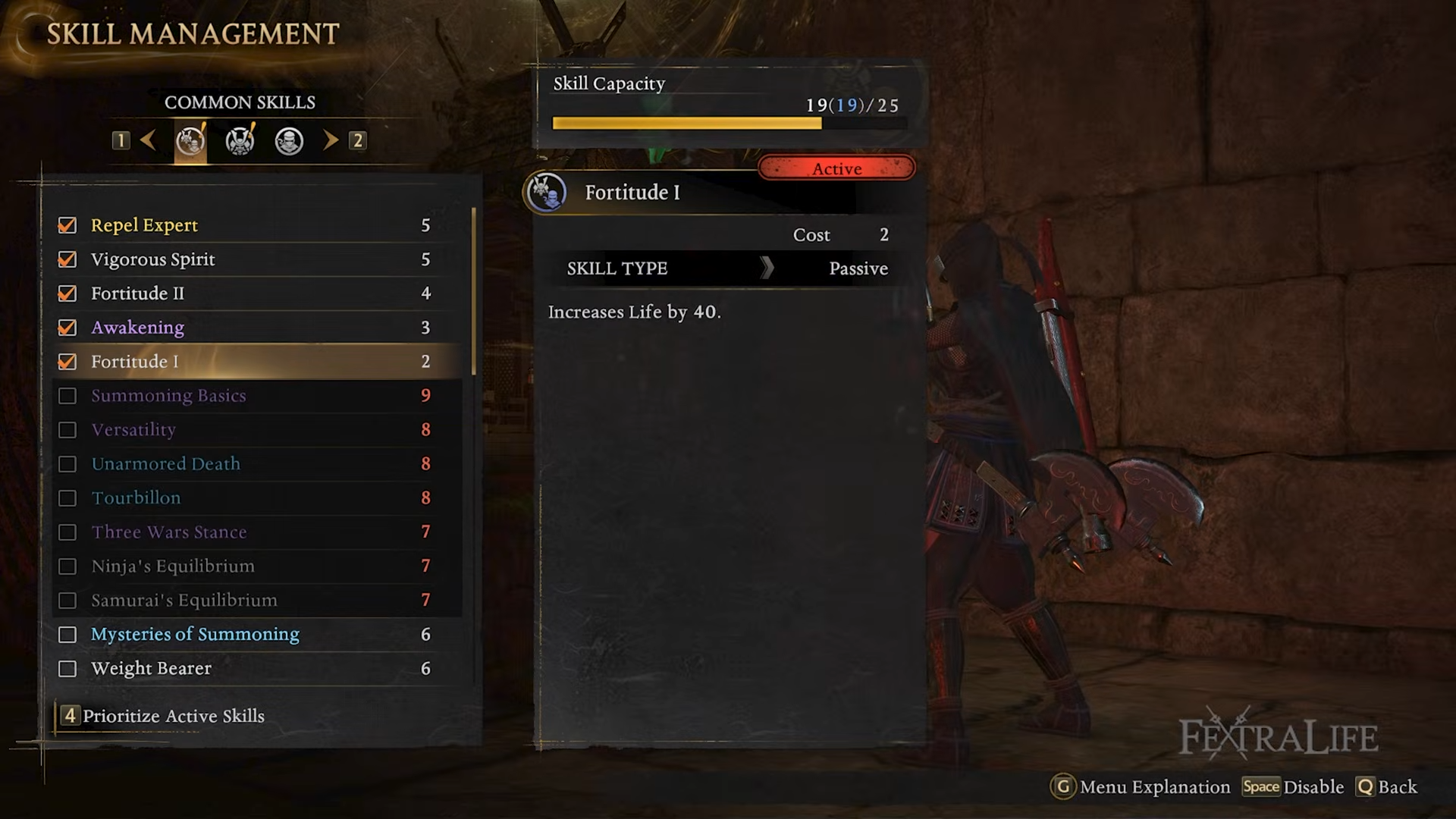The image size is (1456, 819).
Task: Untick the Vigorous Spirit checkbox
Action: [x=67, y=259]
